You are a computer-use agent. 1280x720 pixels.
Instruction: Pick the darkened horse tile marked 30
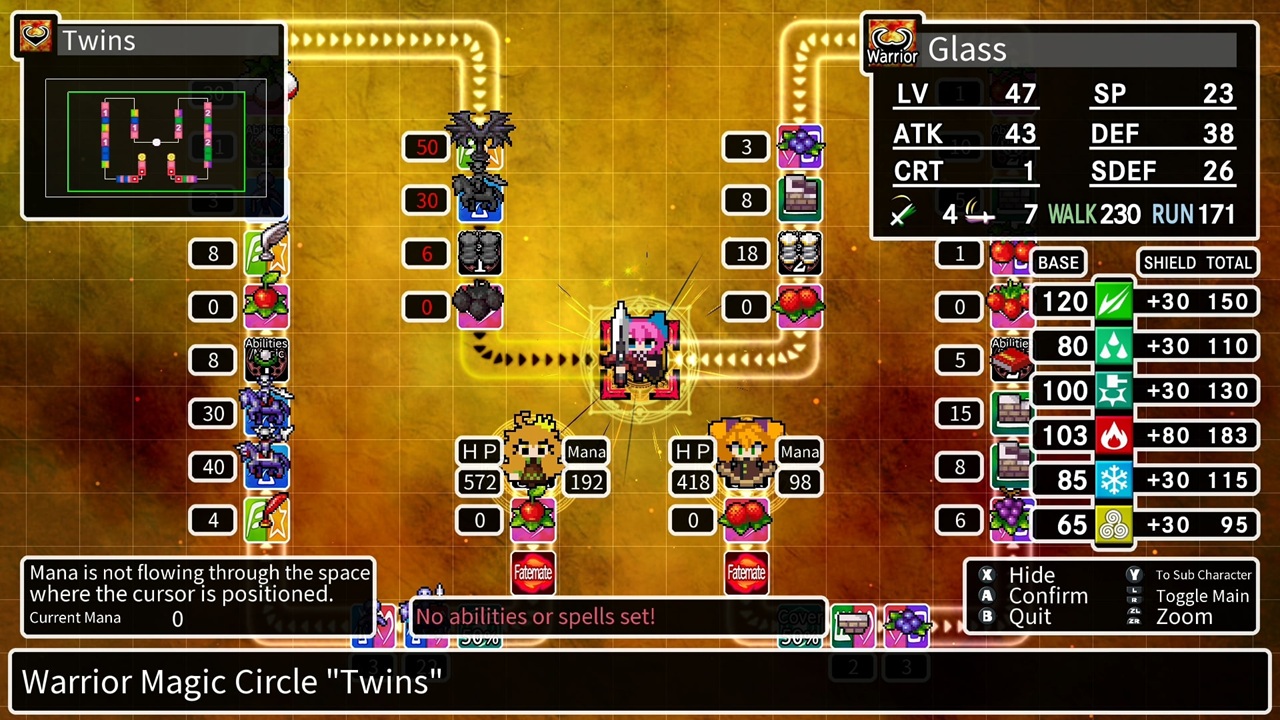tap(481, 199)
